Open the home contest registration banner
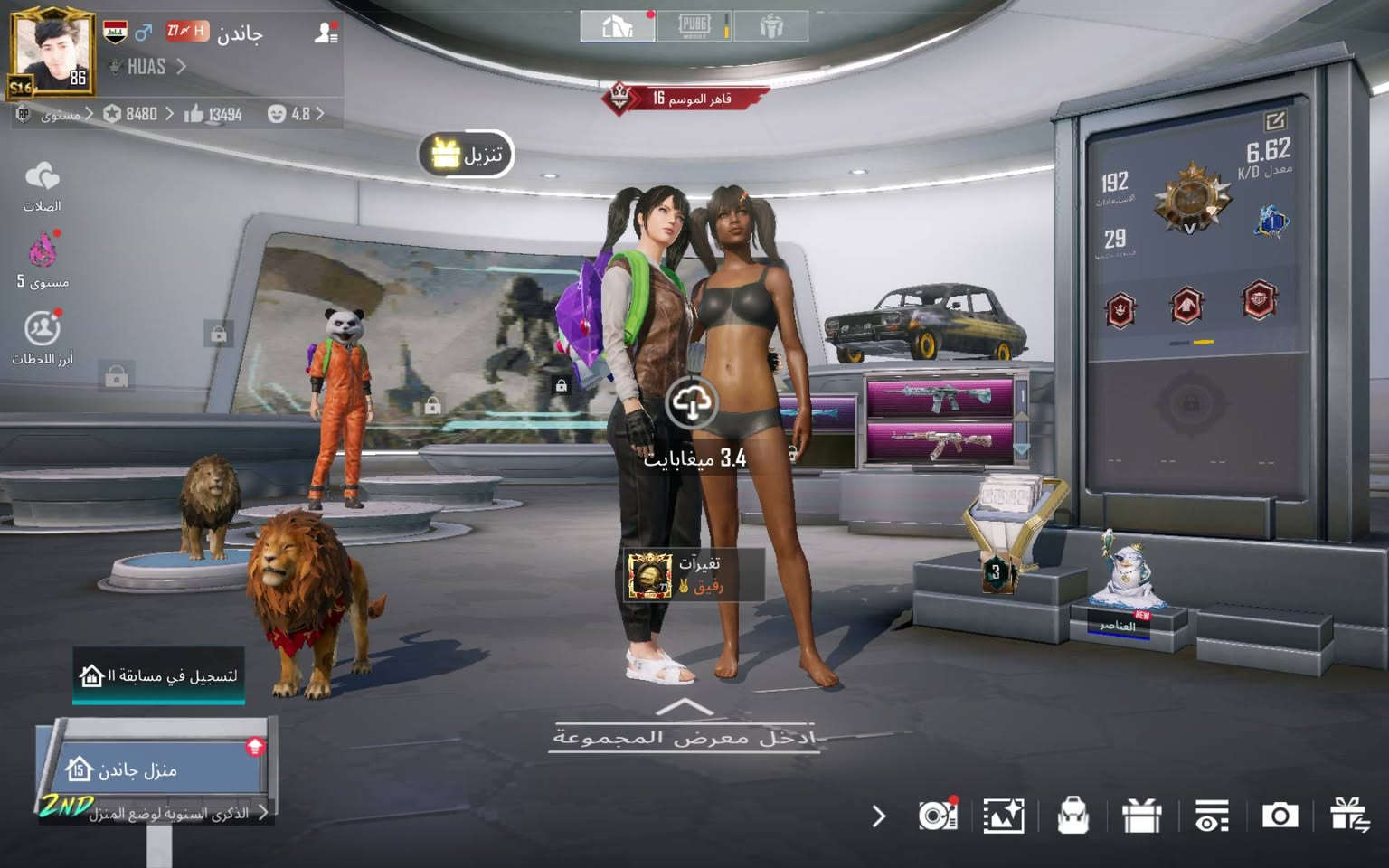The height and width of the screenshot is (868, 1389). pyautogui.click(x=159, y=675)
